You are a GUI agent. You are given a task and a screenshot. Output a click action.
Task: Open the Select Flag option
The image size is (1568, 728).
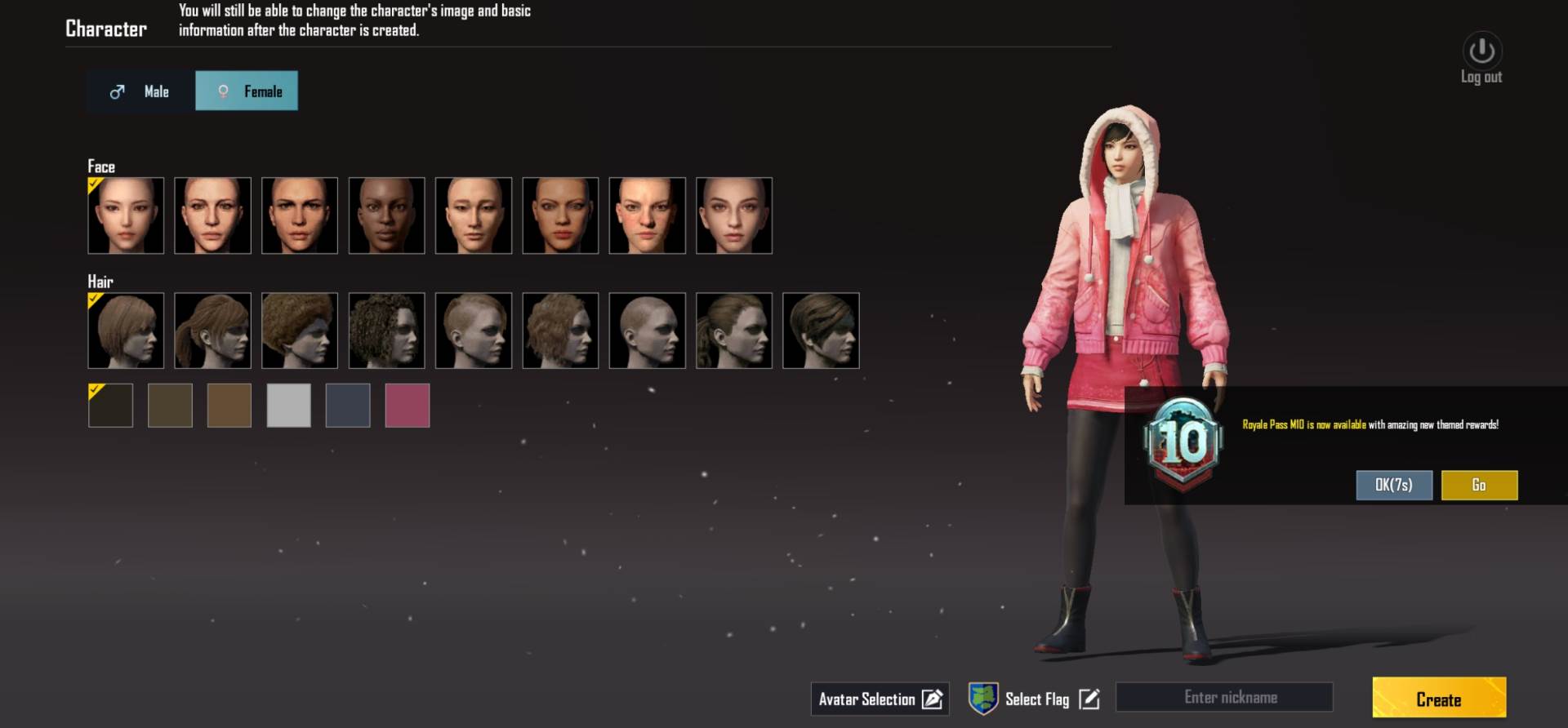click(1035, 699)
